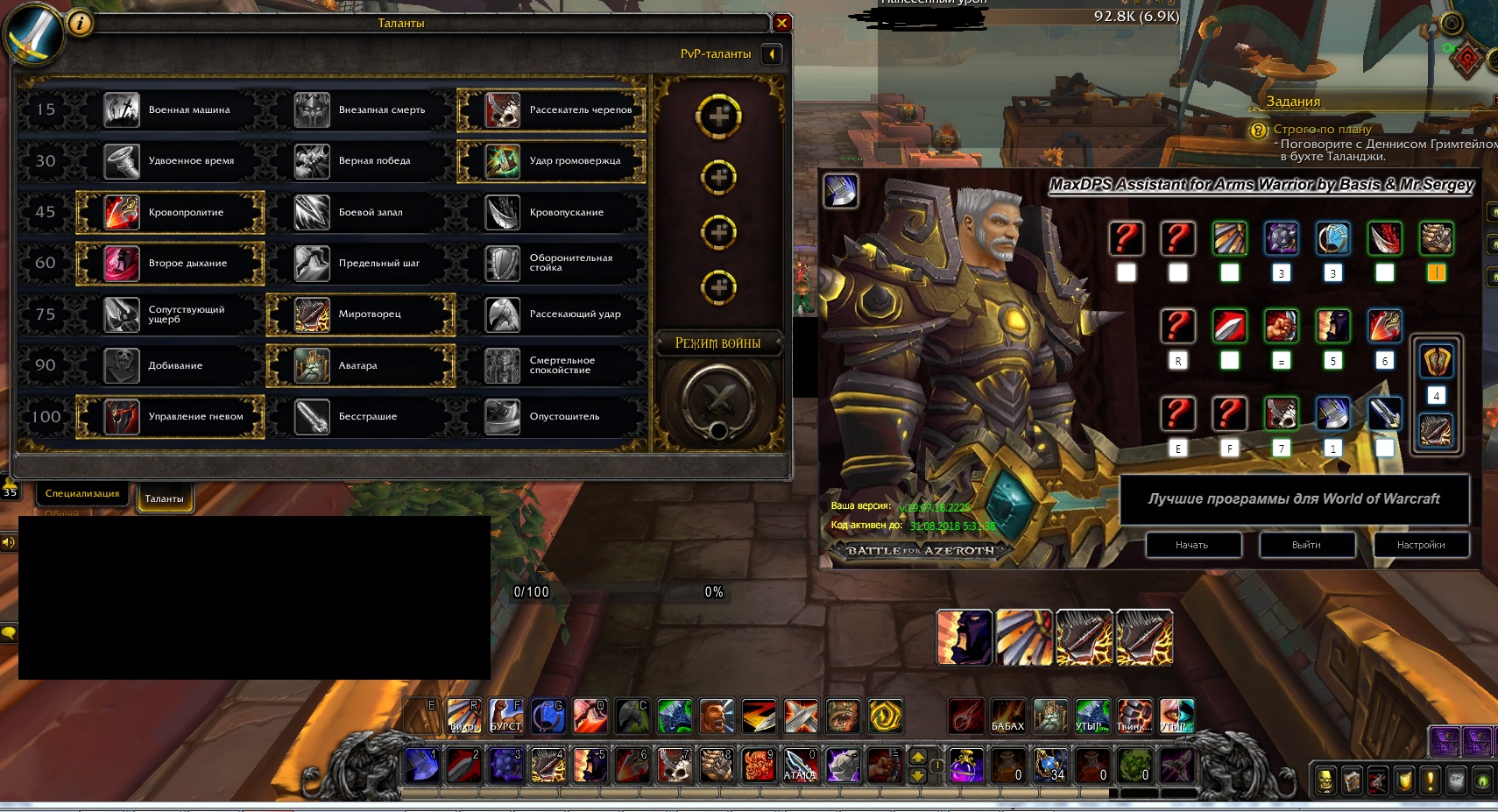
Task: Activate the БАБАХ action bar ability
Action: tap(1007, 716)
